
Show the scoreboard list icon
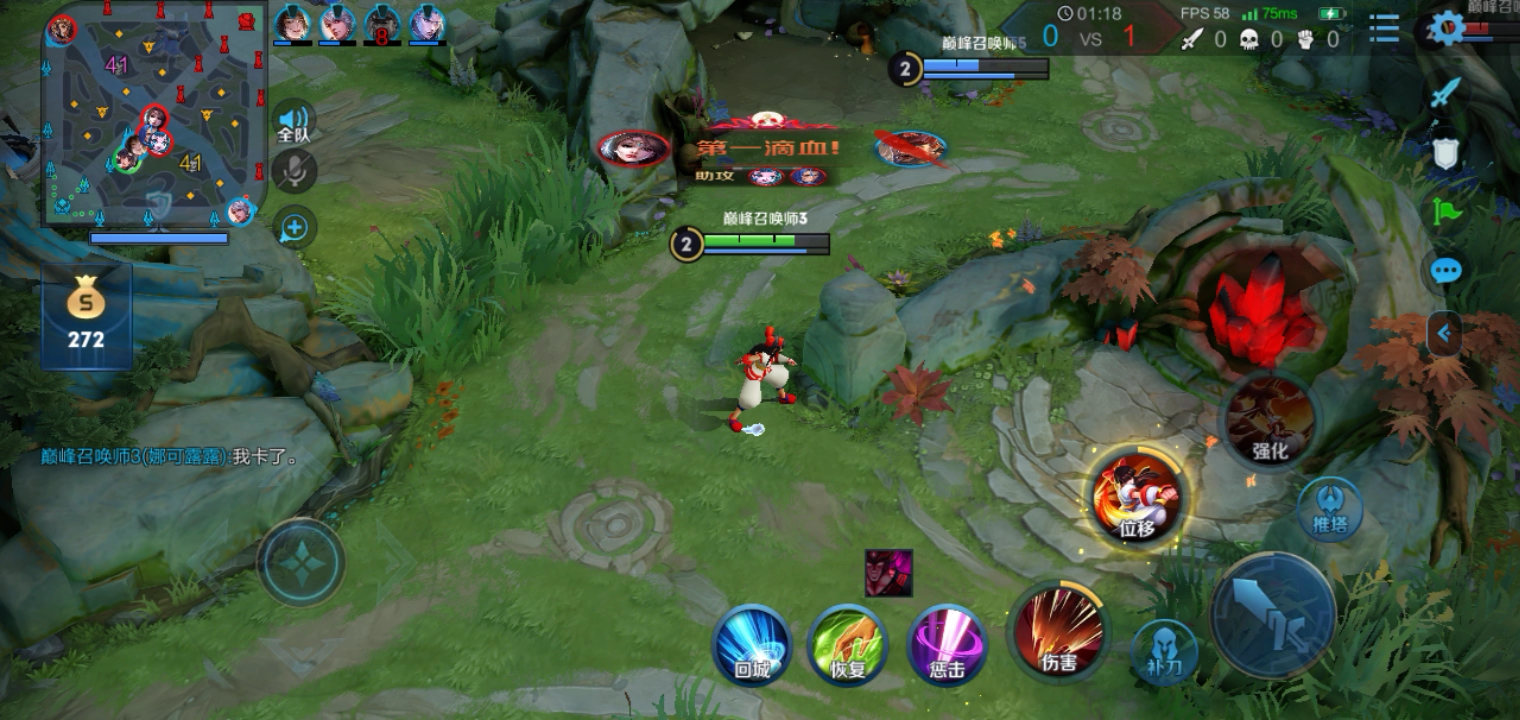pos(1384,28)
